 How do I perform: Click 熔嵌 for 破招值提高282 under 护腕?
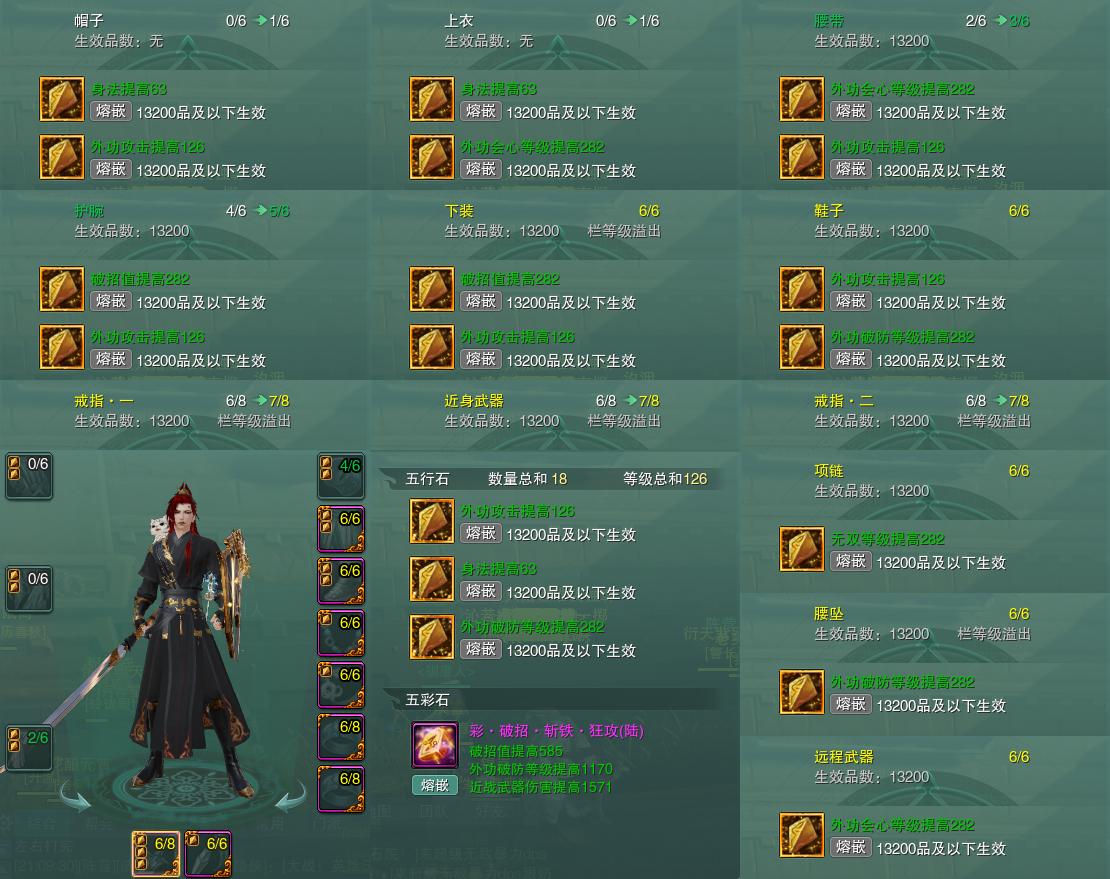coord(110,301)
